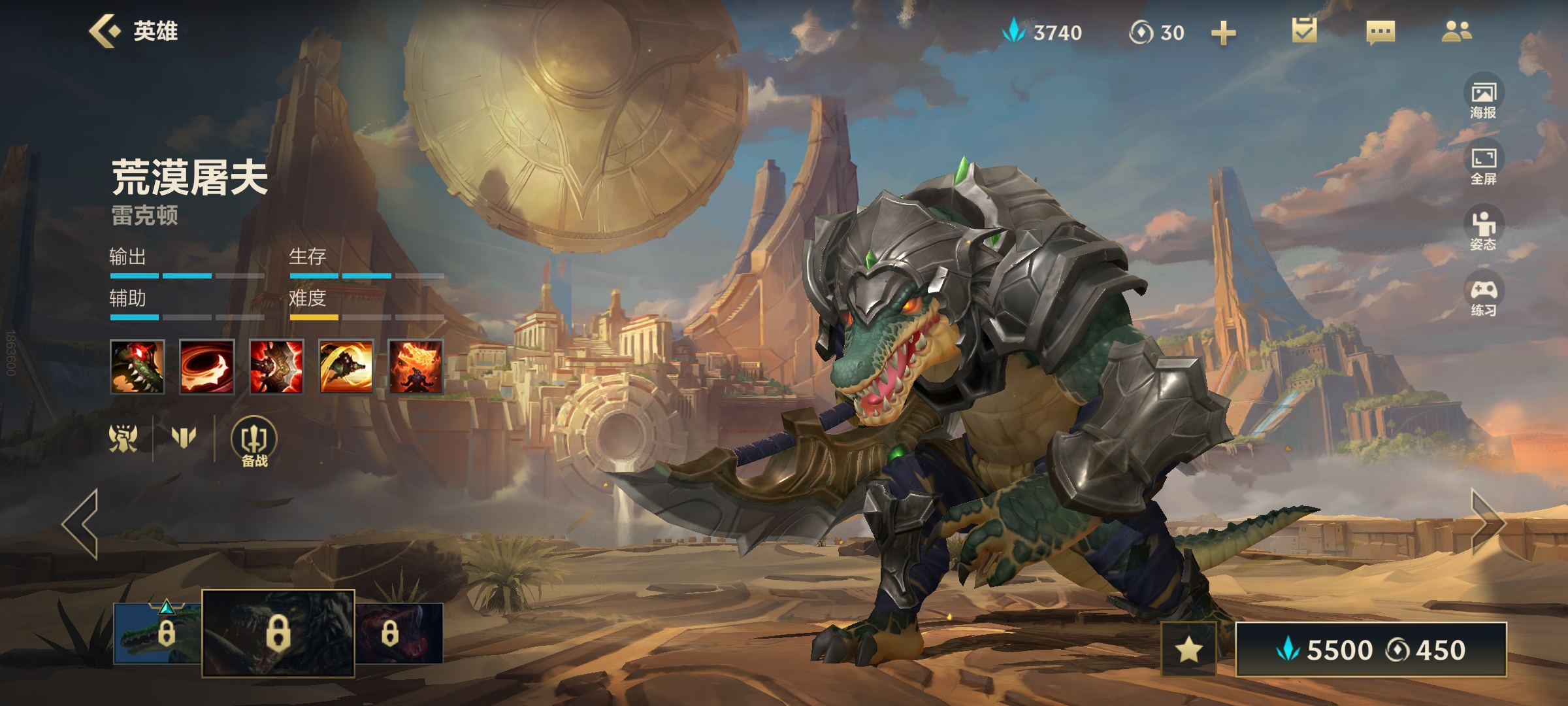Select the blue default skin thumbnail
Screen dimensions: 1568x706
(x=157, y=633)
